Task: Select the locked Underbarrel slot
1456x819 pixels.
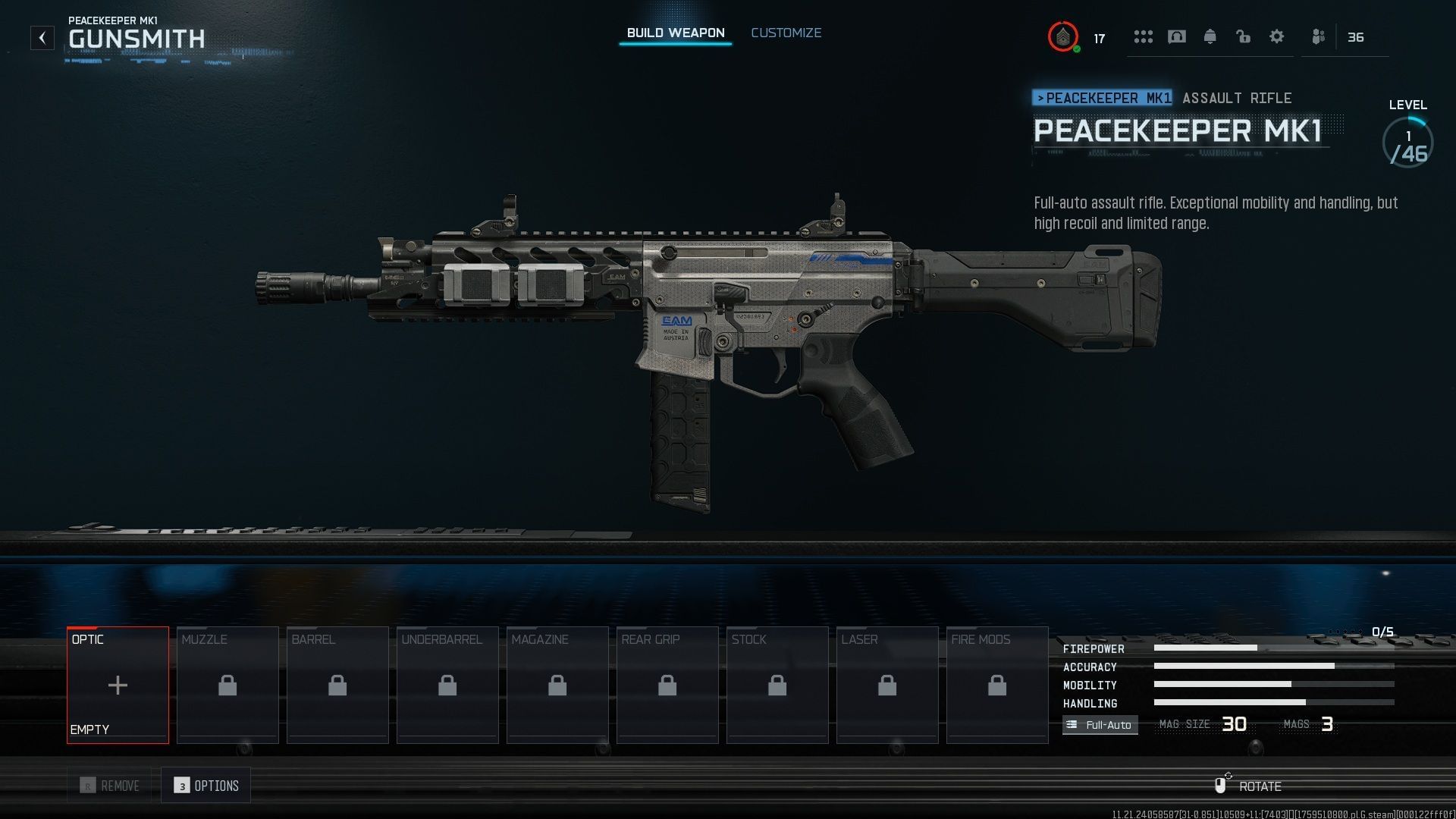Action: [447, 685]
